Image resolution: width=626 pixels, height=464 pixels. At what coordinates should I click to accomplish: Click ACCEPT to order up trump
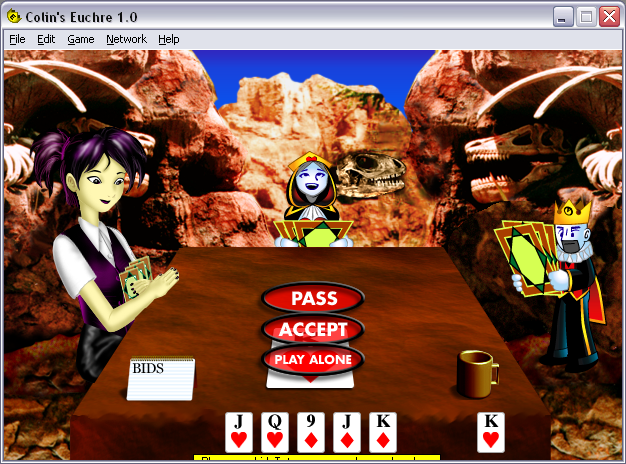313,329
